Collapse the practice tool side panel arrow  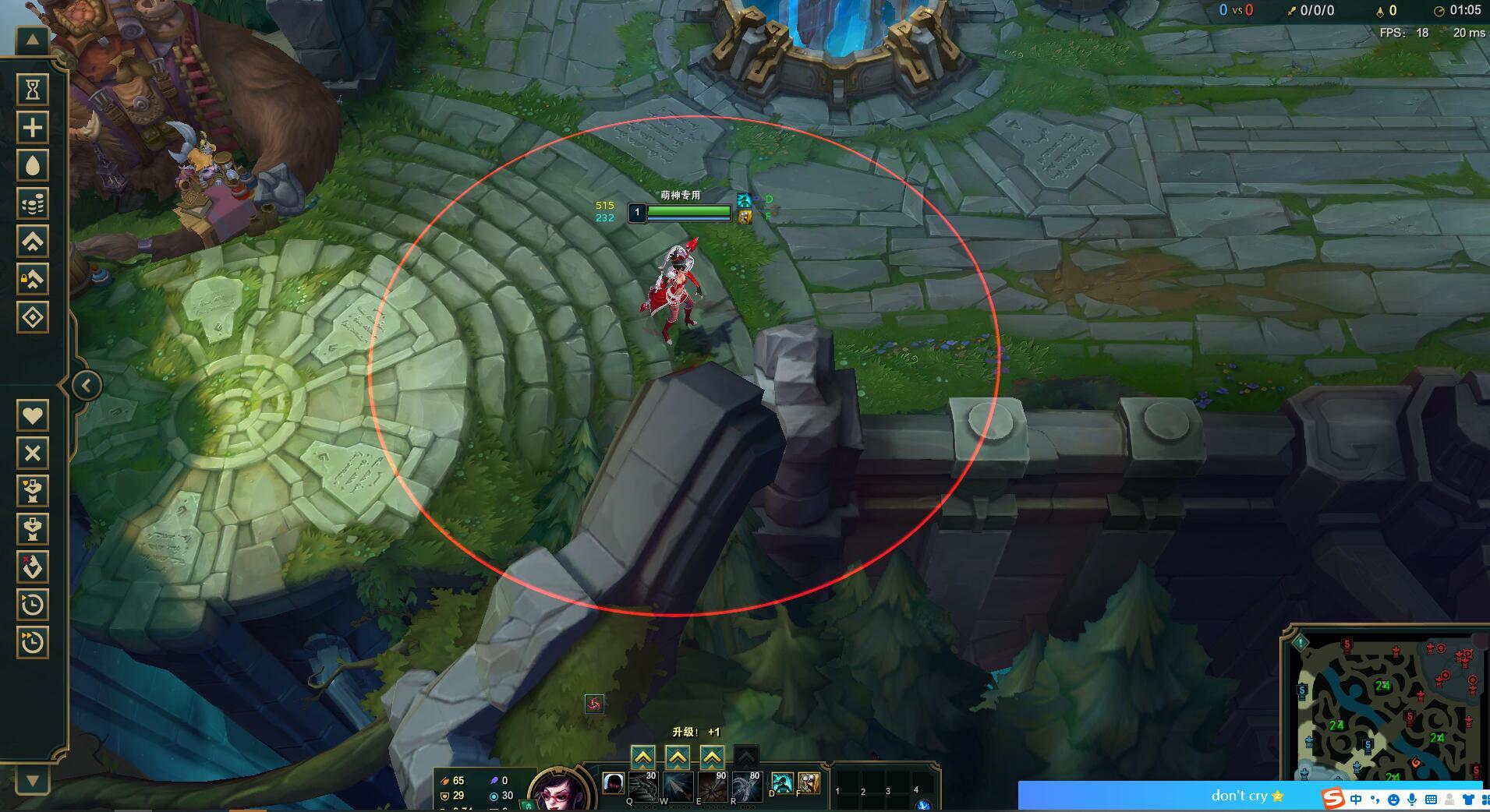[x=87, y=386]
